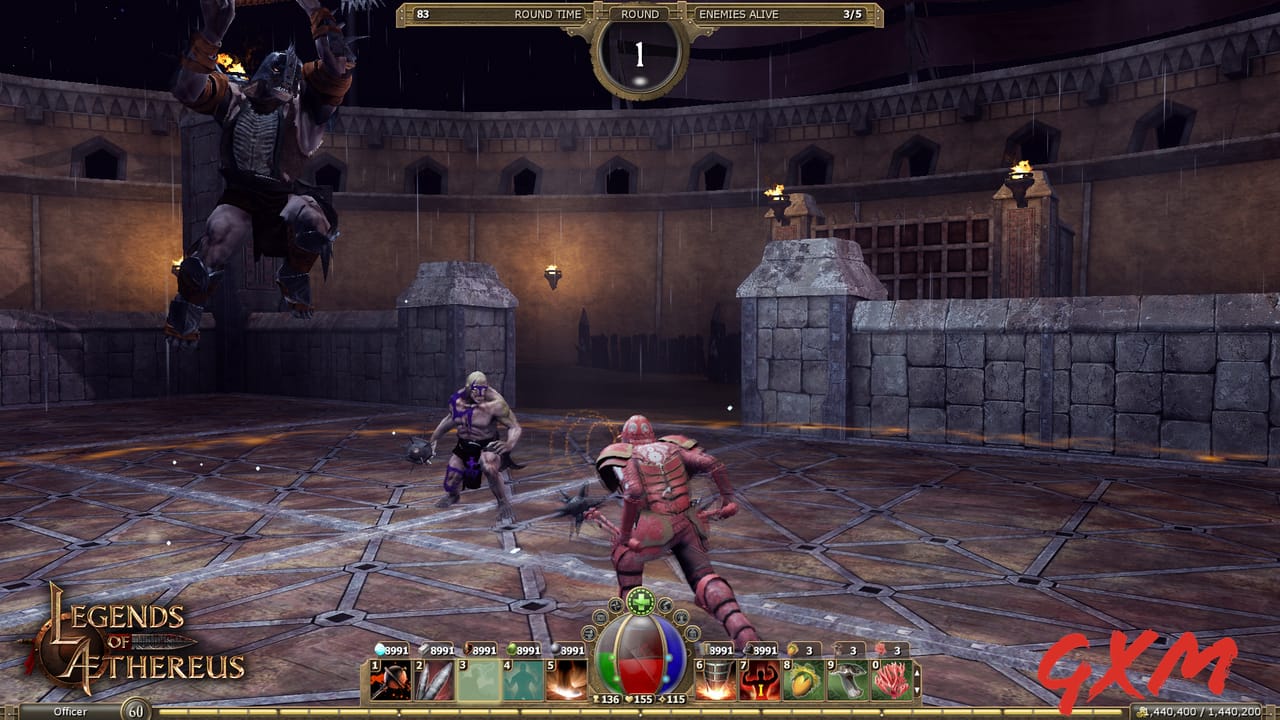Use the yellow fruit item in slot 8

803,679
